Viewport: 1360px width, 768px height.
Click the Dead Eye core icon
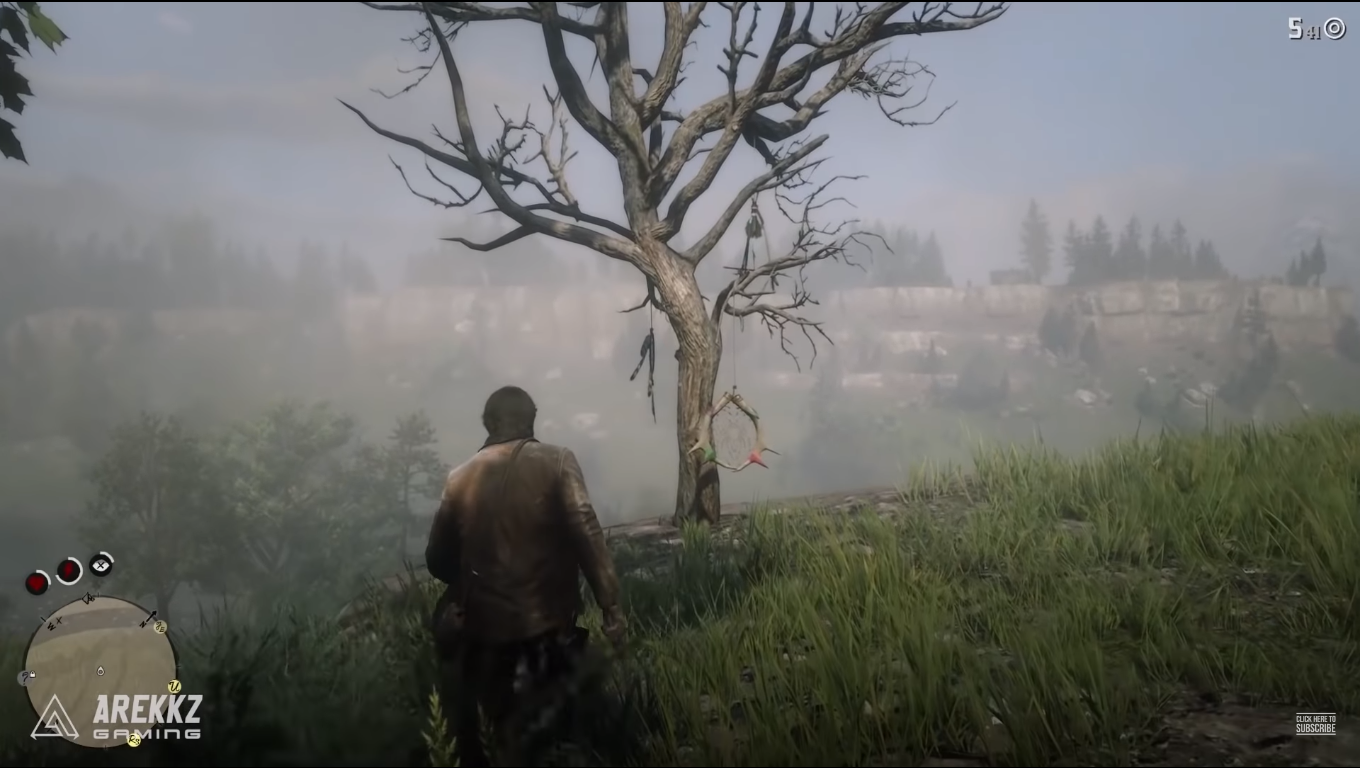pos(101,564)
